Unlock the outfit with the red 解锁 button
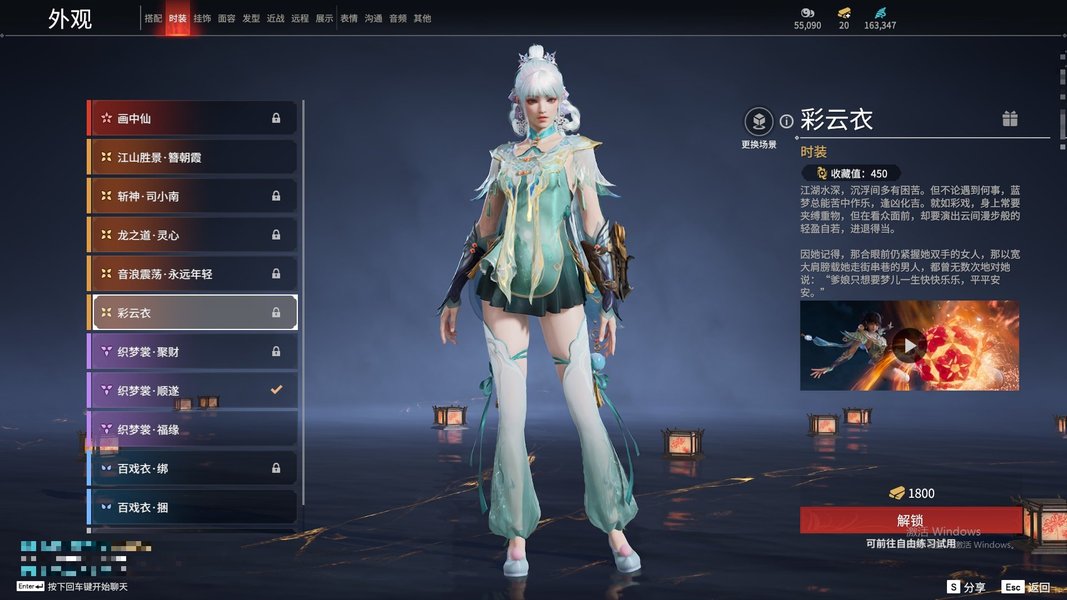This screenshot has width=1067, height=600. tap(910, 520)
